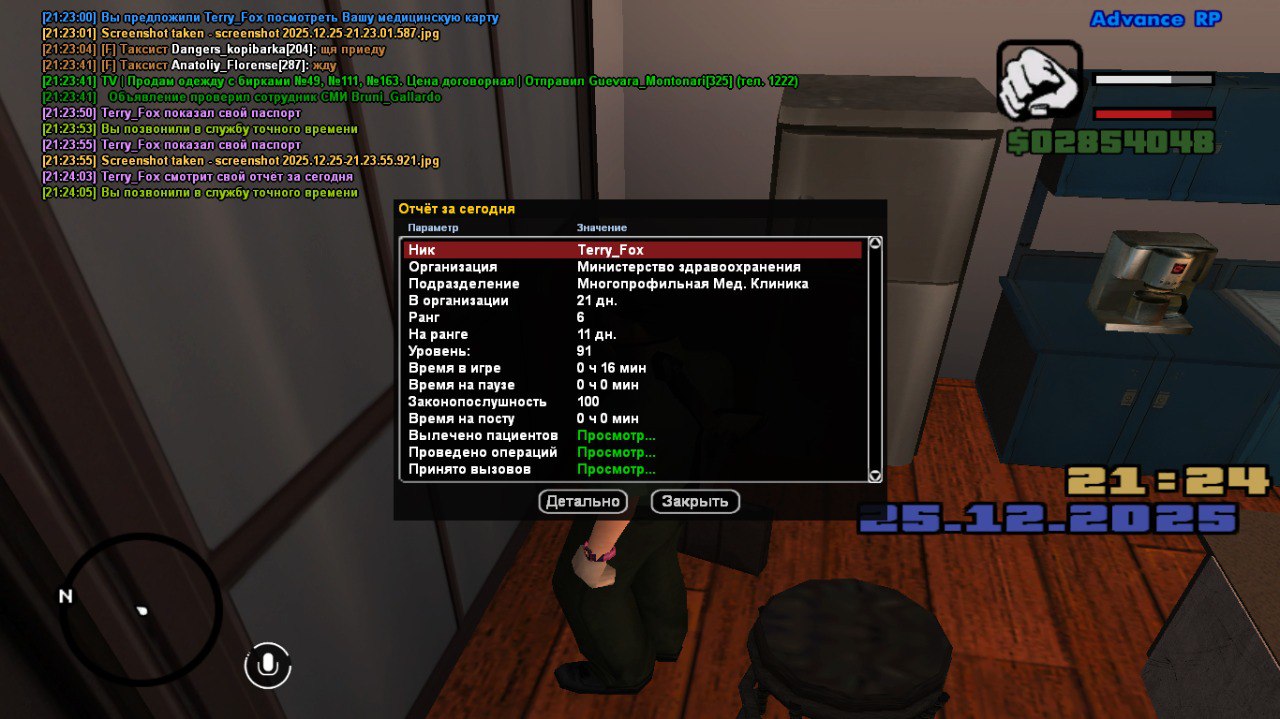Toggle the microphone voice chat button
Screen dimensions: 1280x719
click(267, 665)
